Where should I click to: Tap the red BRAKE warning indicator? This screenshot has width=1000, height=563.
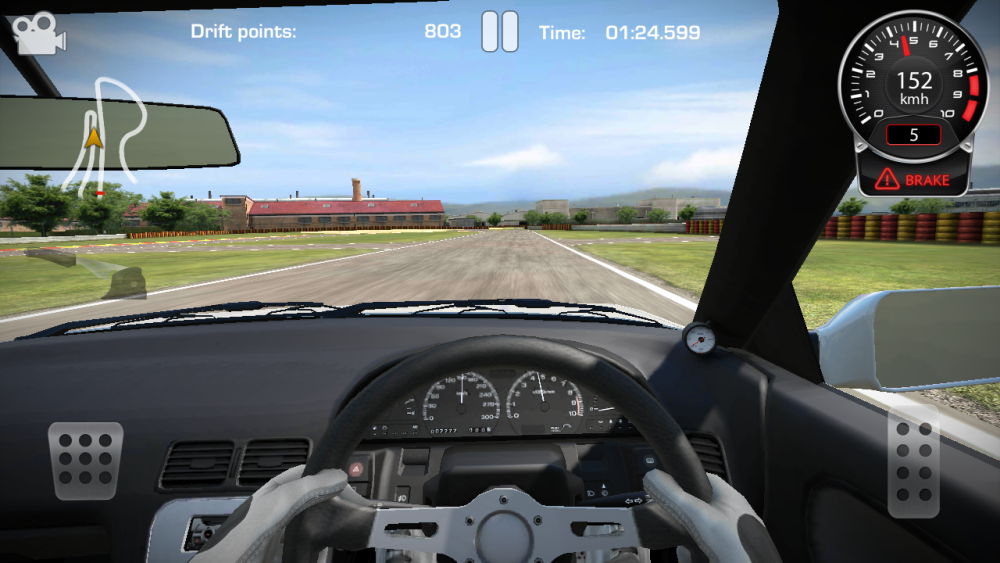[x=913, y=180]
